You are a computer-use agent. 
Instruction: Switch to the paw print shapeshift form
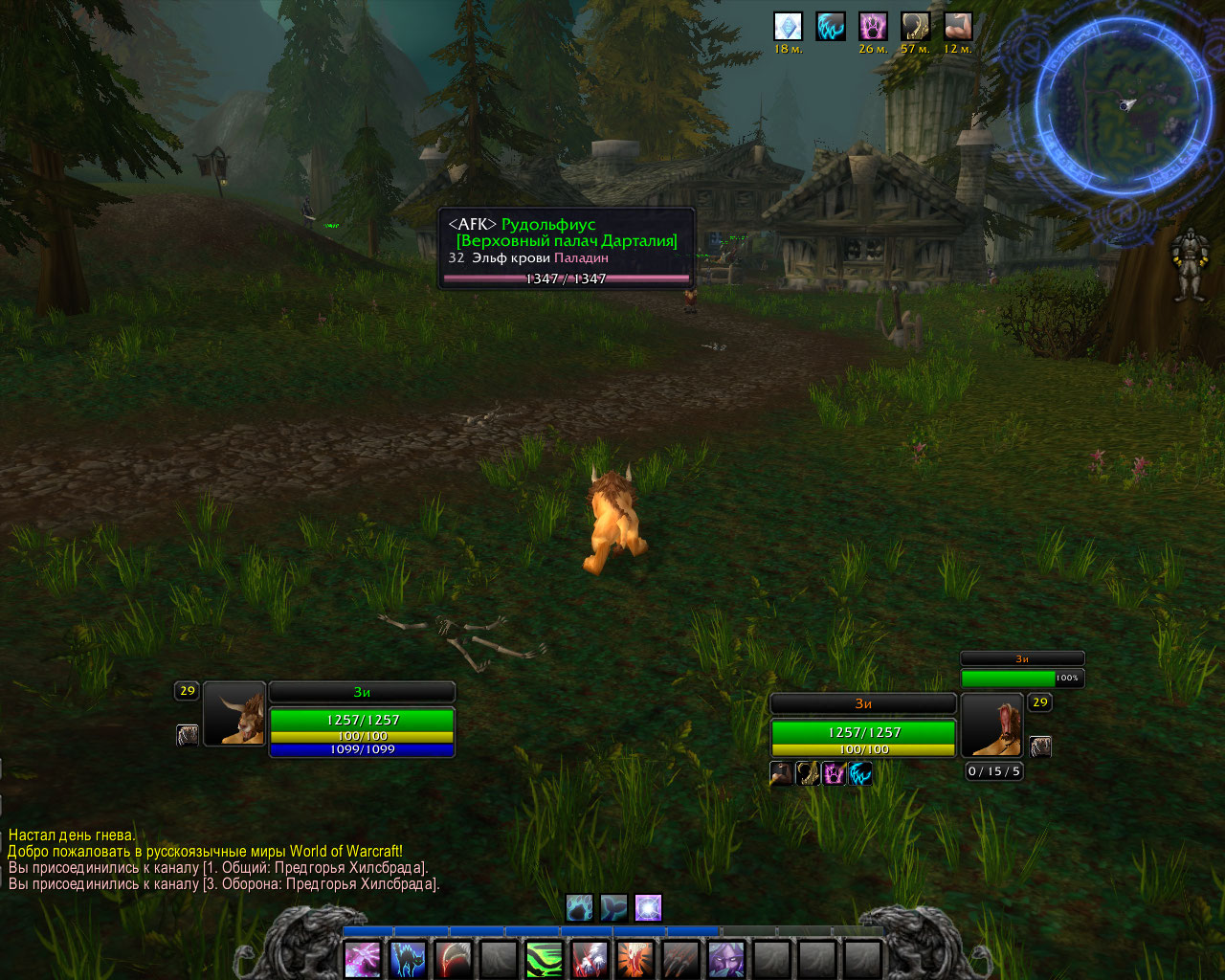coord(579,907)
